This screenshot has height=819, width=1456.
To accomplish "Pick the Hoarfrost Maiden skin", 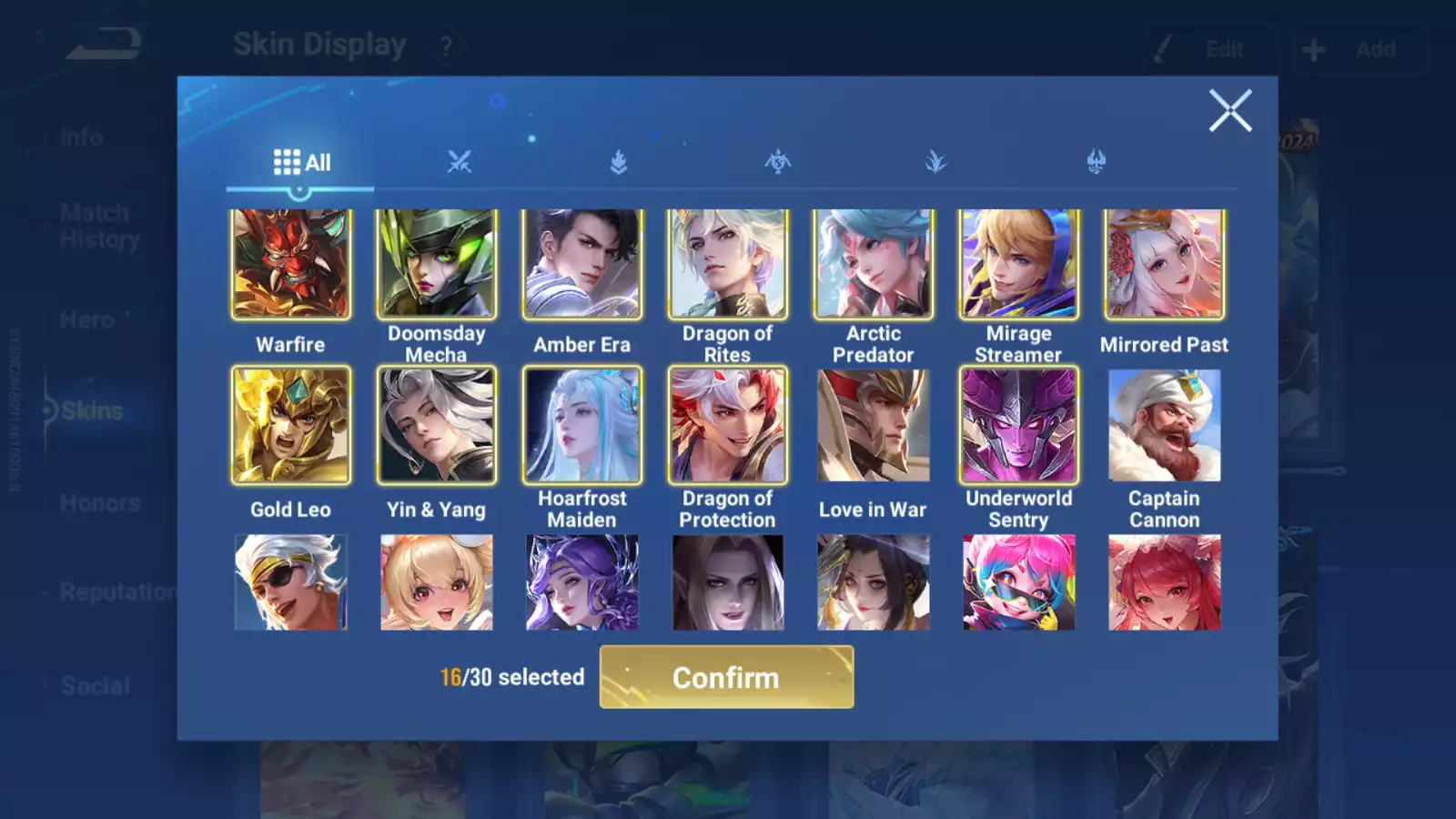I will (x=581, y=425).
